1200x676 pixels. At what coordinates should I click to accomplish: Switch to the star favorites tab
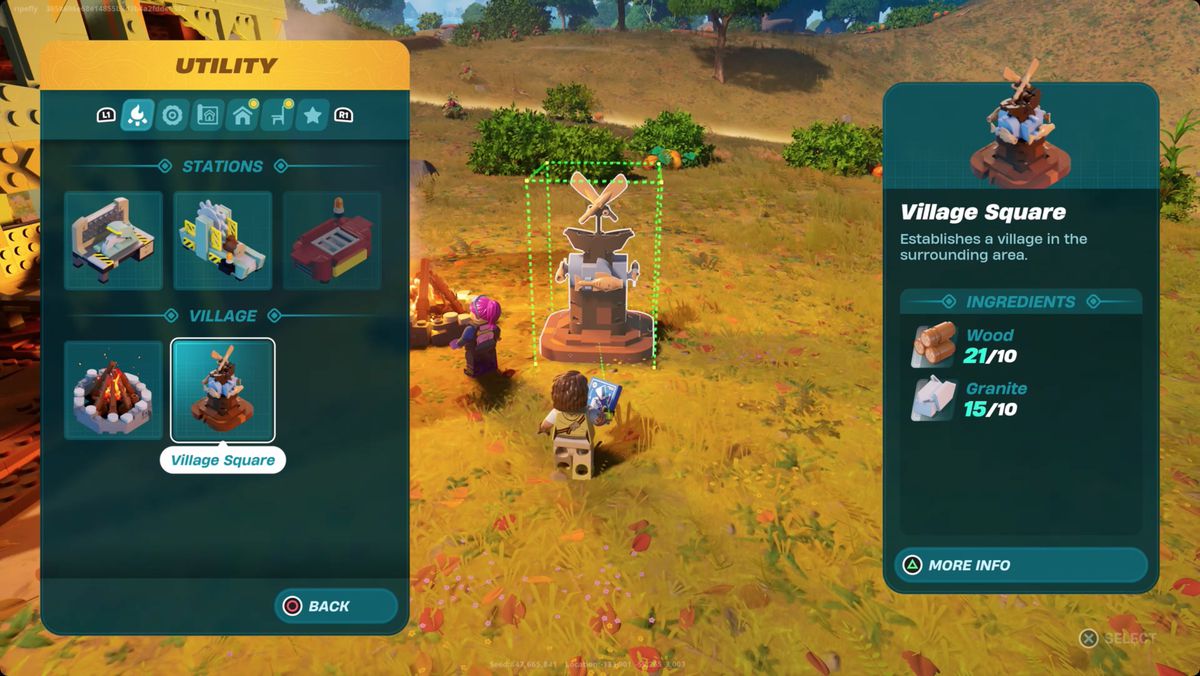[312, 116]
